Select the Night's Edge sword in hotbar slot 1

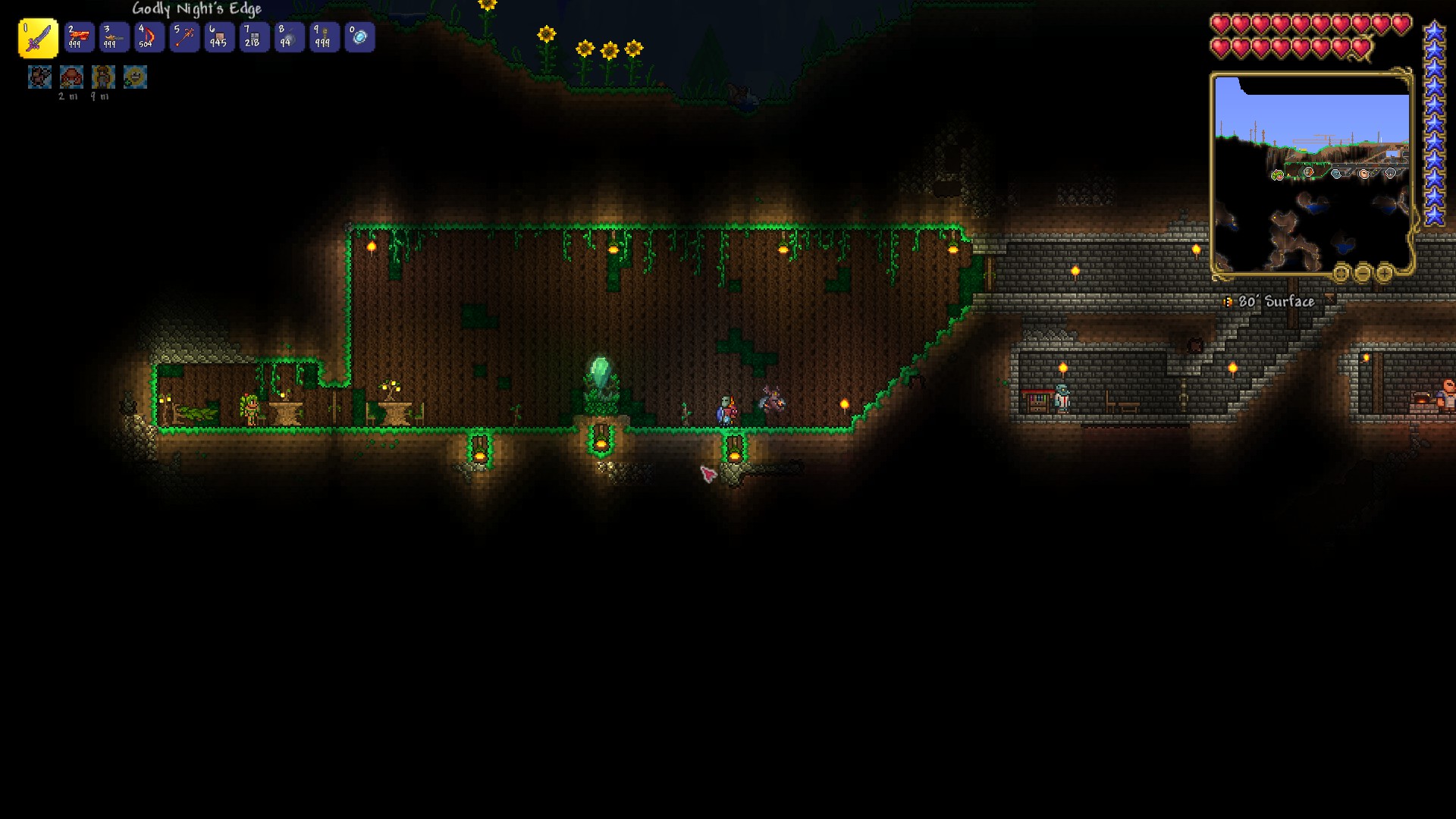[x=38, y=37]
